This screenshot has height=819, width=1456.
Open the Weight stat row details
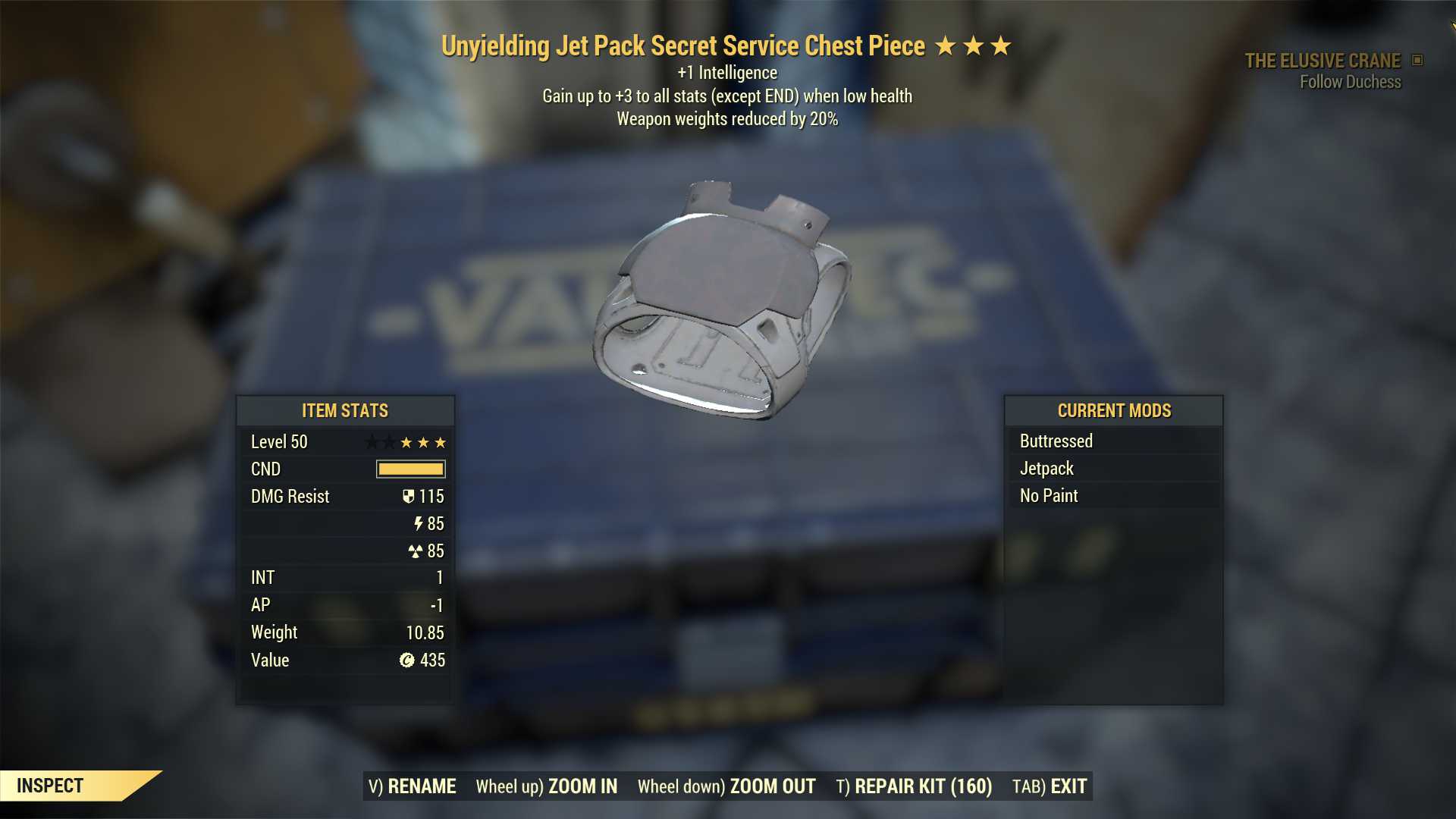(345, 632)
